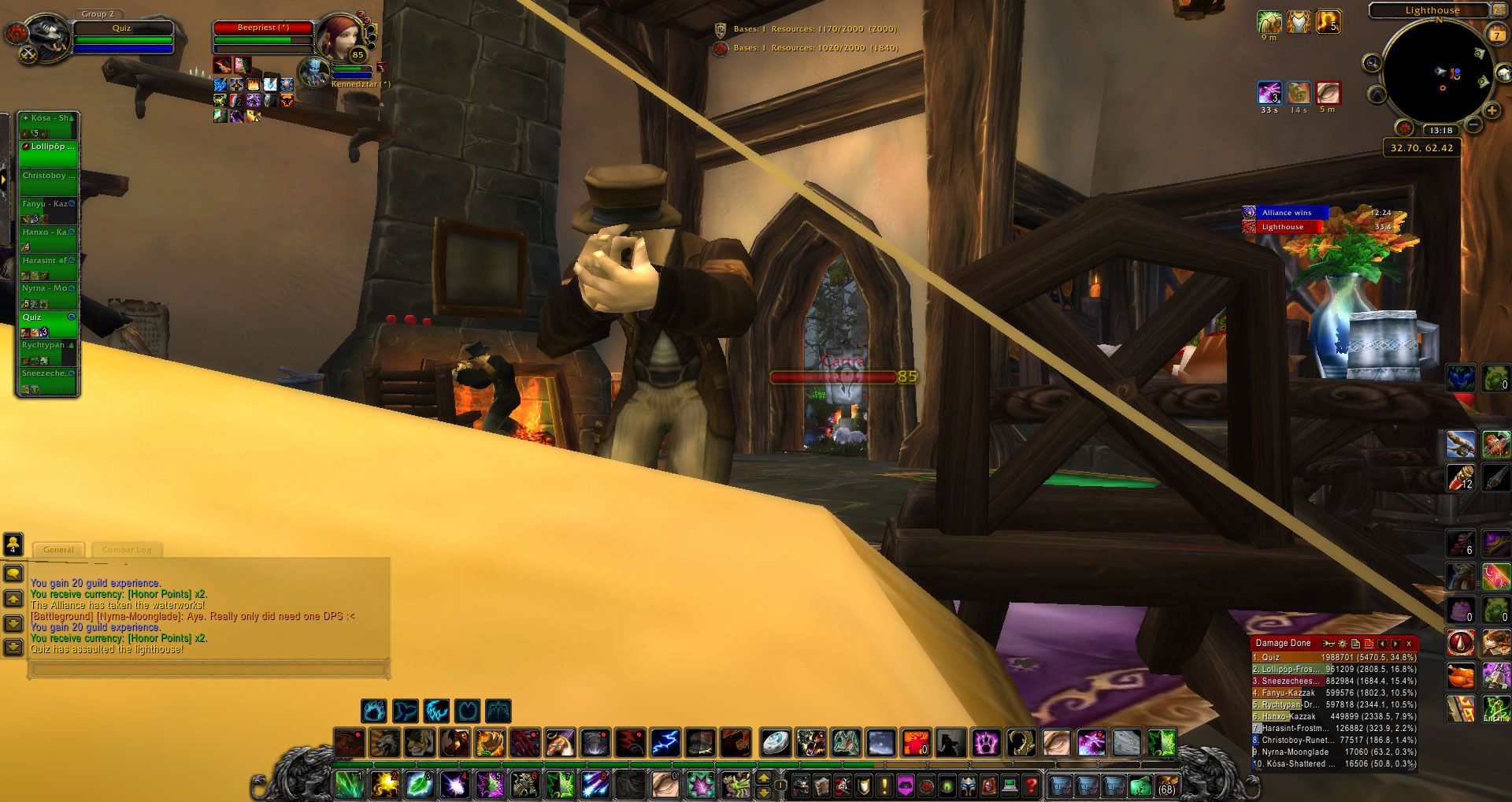Image resolution: width=1512 pixels, height=802 pixels.
Task: Open the minimap tracking menu
Action: (1372, 63)
